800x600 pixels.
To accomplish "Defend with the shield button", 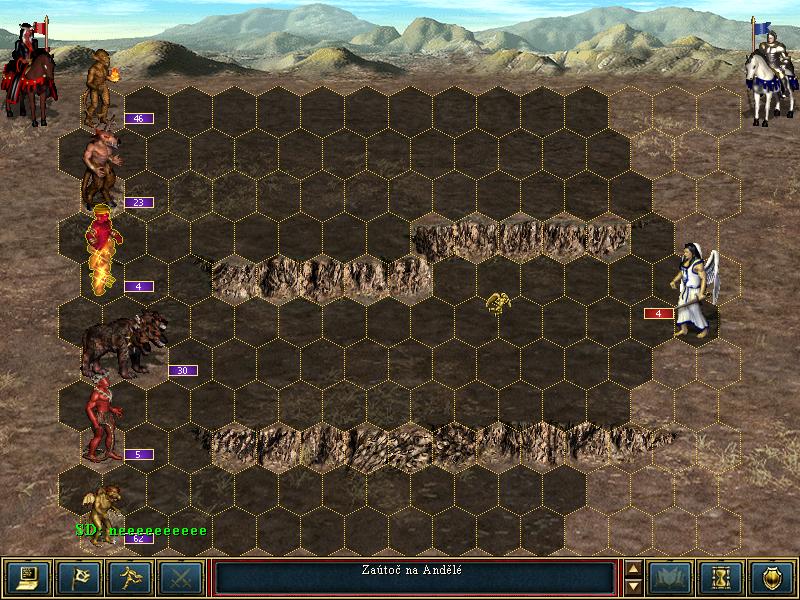I will (772, 577).
